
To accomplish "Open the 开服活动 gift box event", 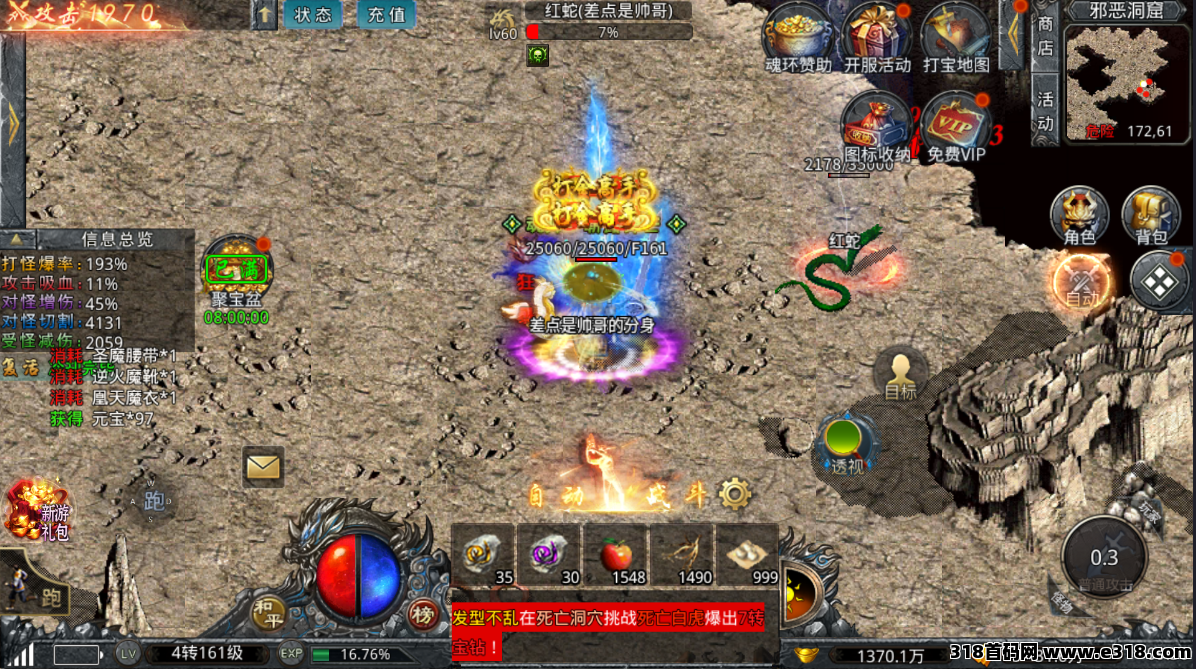I will 877,34.
